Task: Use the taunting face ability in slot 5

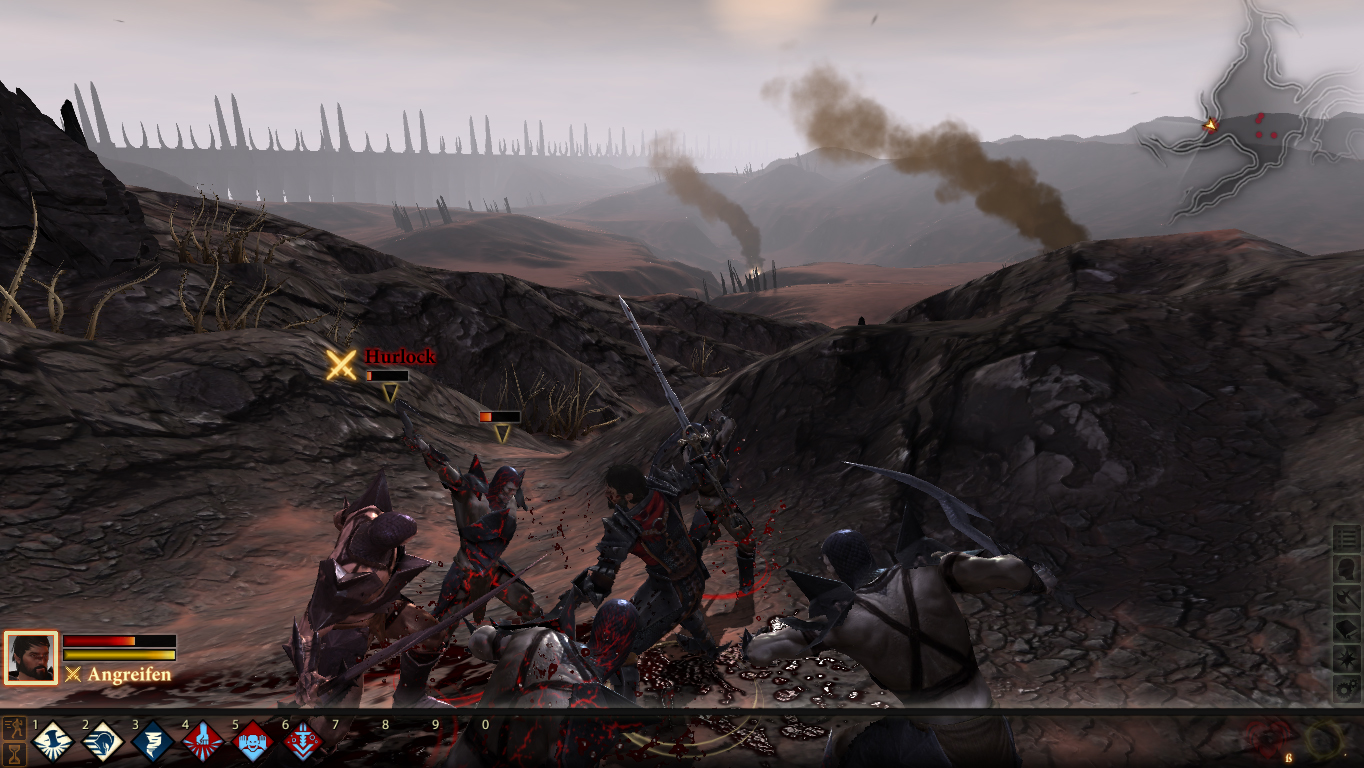Action: [252, 742]
